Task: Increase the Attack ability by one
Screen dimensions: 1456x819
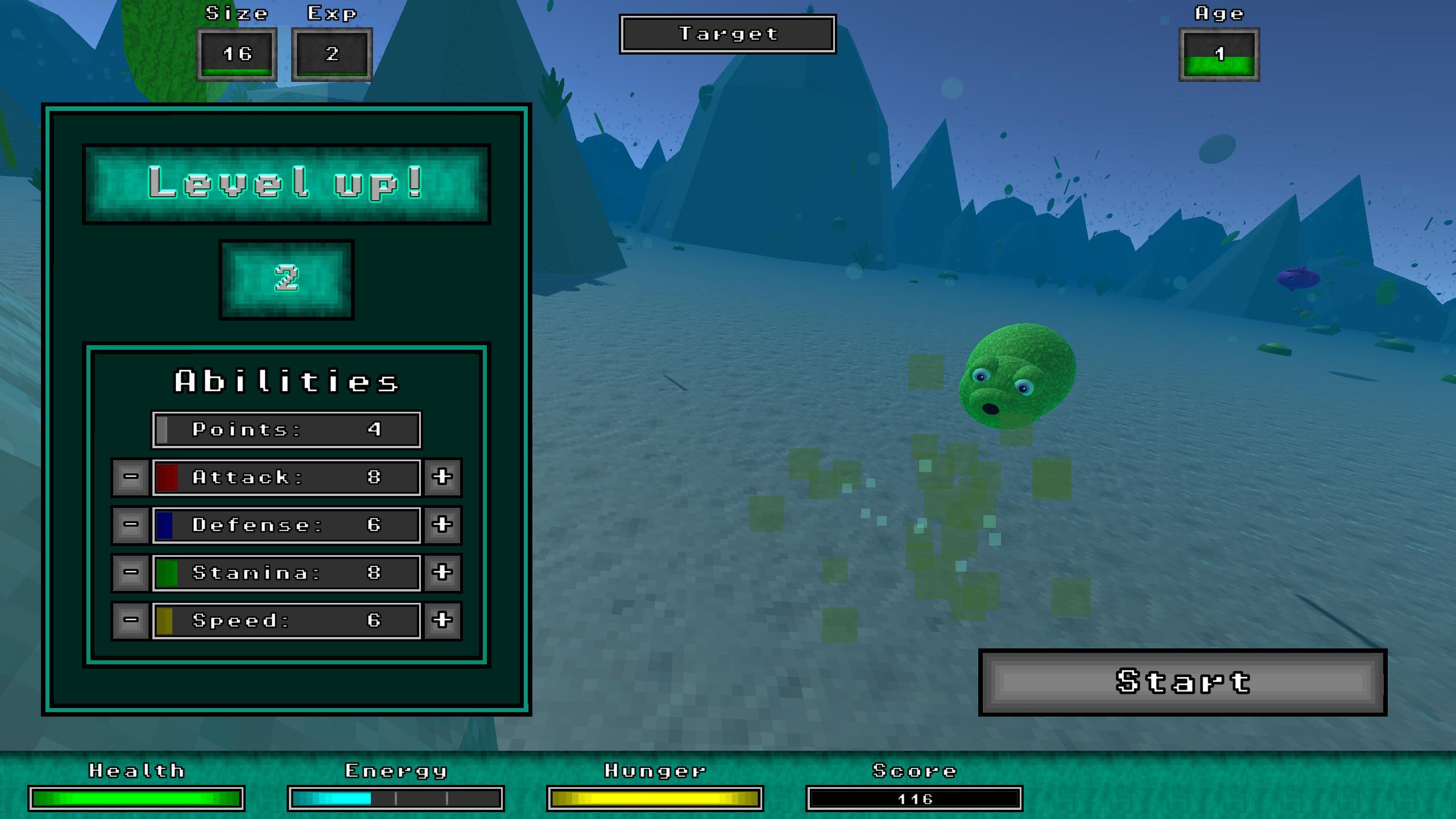Action: tap(442, 477)
